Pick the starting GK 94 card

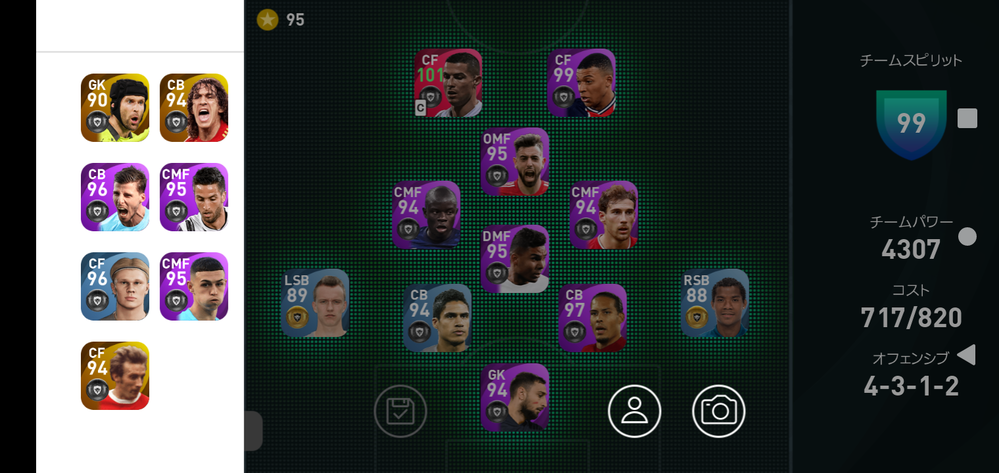tap(515, 397)
